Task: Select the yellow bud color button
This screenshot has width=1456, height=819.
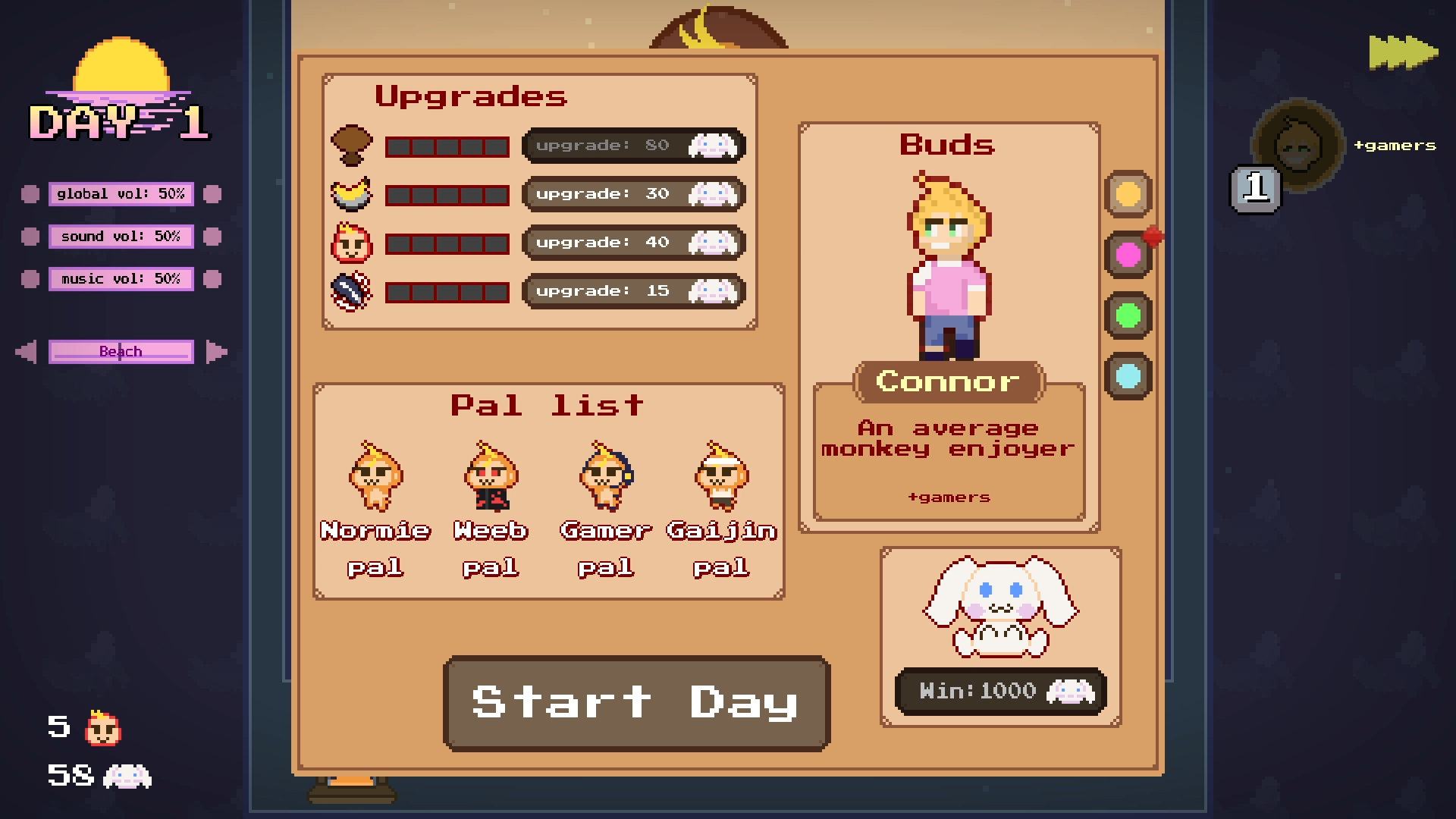Action: tap(1128, 194)
